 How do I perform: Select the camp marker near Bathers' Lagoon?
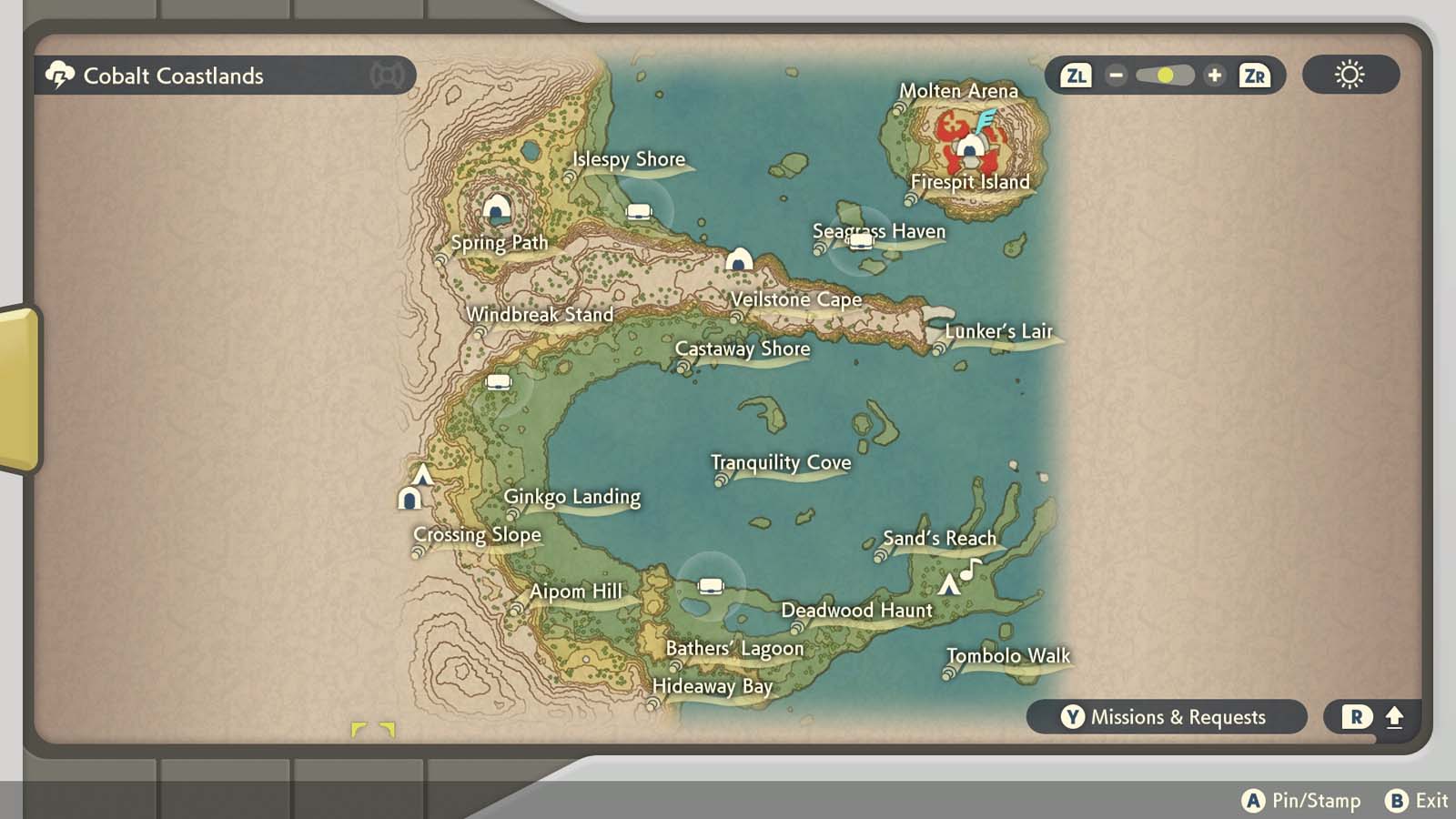[710, 586]
